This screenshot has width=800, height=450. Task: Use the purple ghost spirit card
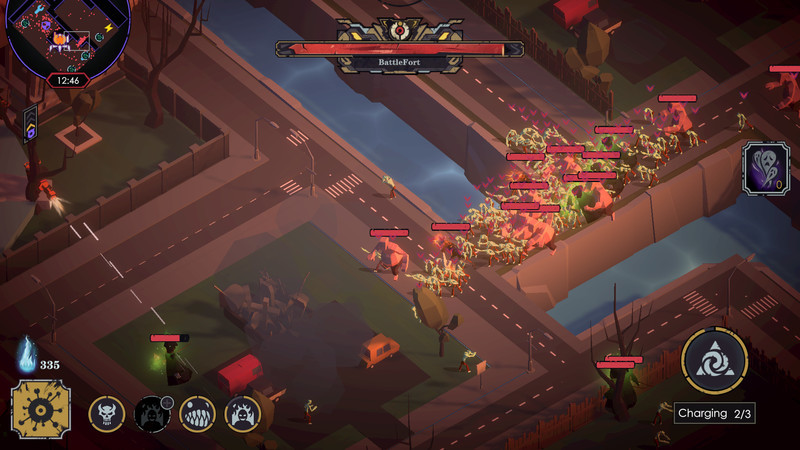point(765,167)
